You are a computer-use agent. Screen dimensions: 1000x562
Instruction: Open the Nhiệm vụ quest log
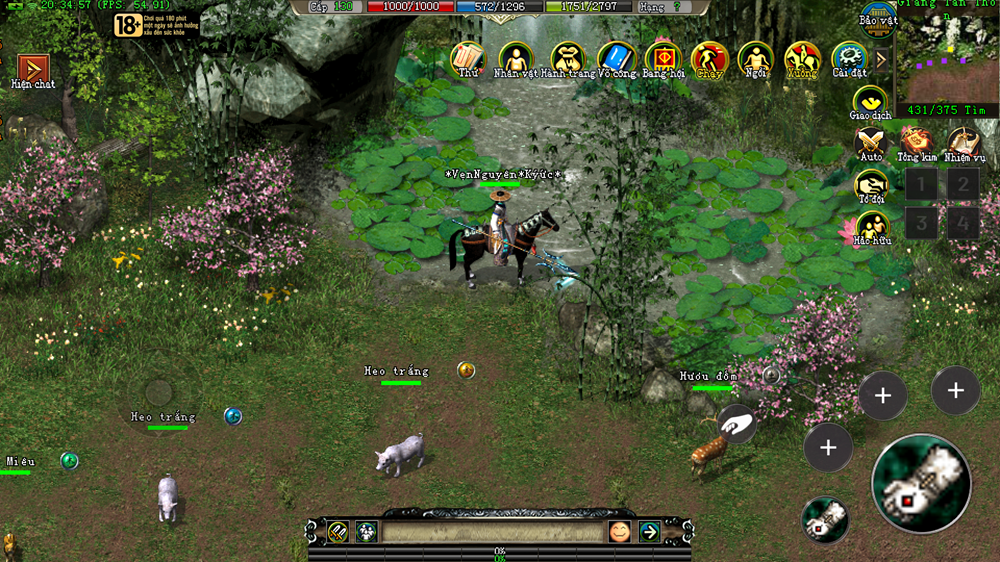tap(964, 142)
